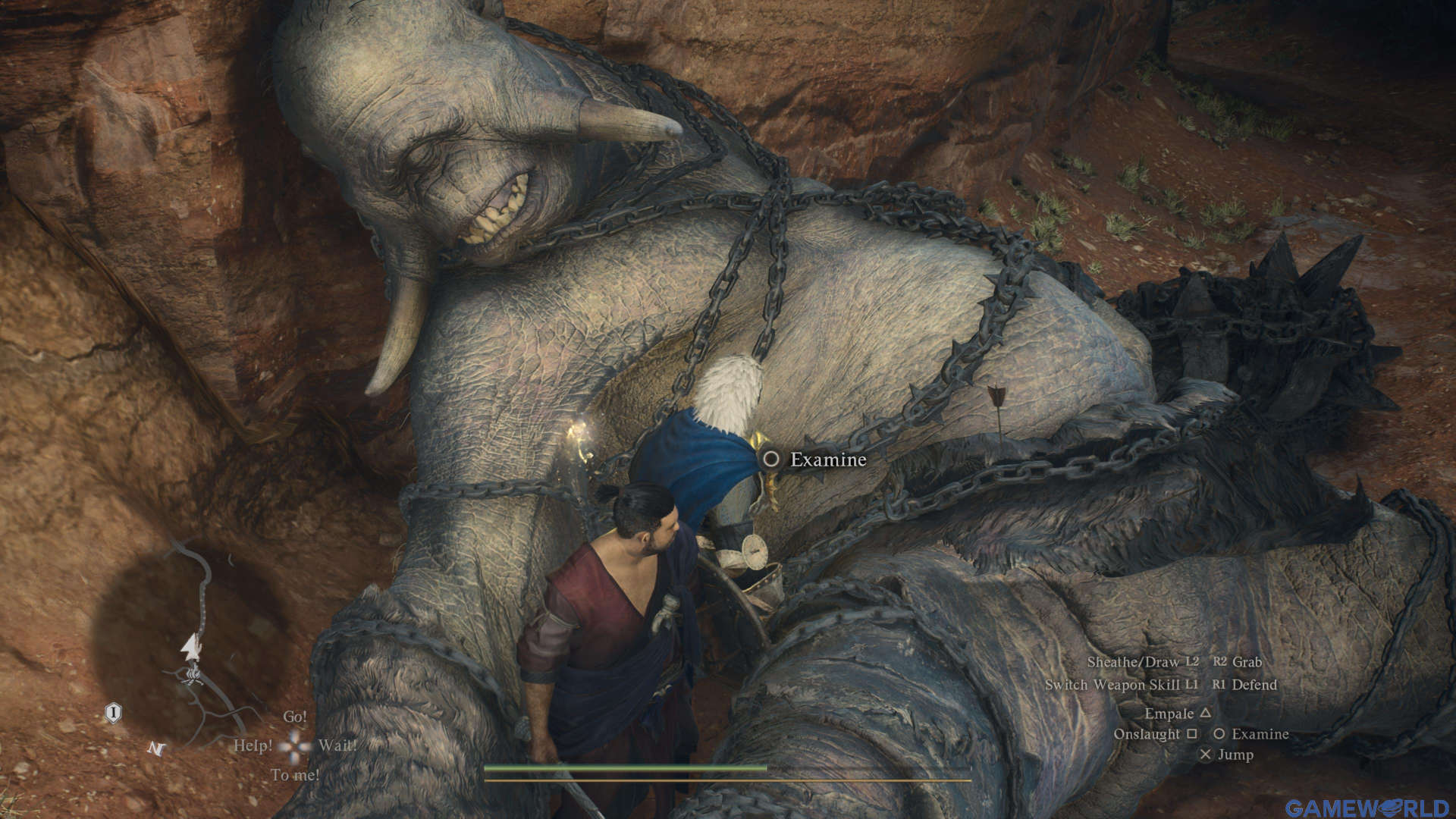Click the player arrow on the minimap
Image resolution: width=1456 pixels, height=819 pixels.
192,647
